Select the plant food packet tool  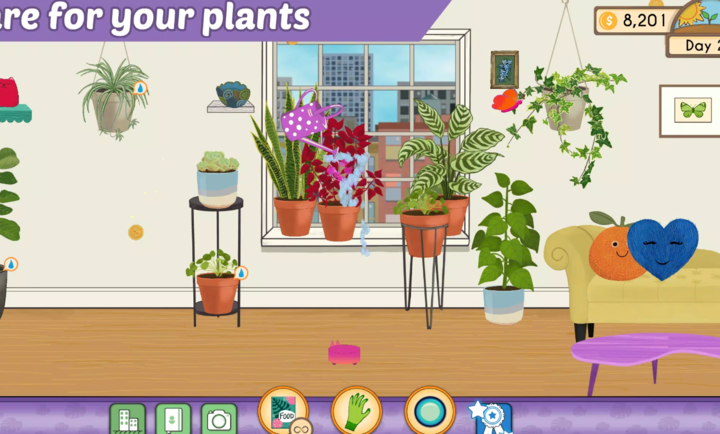pyautogui.click(x=283, y=412)
